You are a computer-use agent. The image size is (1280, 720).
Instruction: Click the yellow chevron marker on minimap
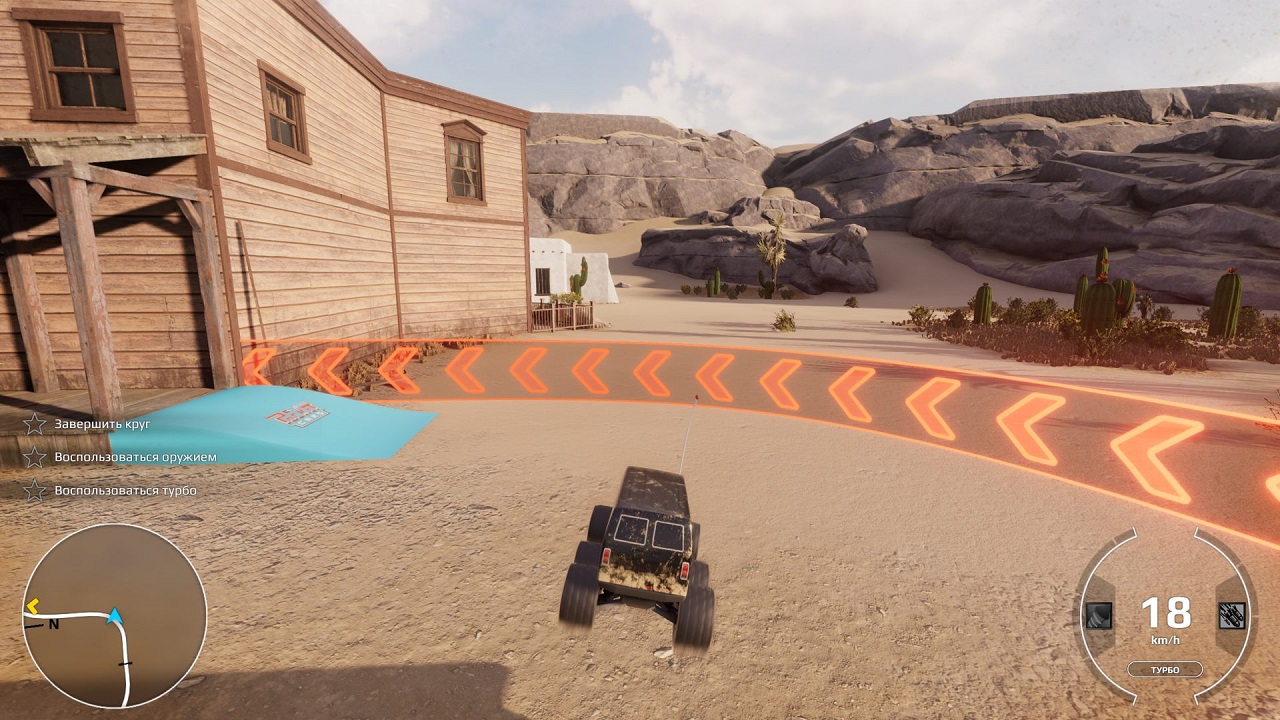click(32, 605)
